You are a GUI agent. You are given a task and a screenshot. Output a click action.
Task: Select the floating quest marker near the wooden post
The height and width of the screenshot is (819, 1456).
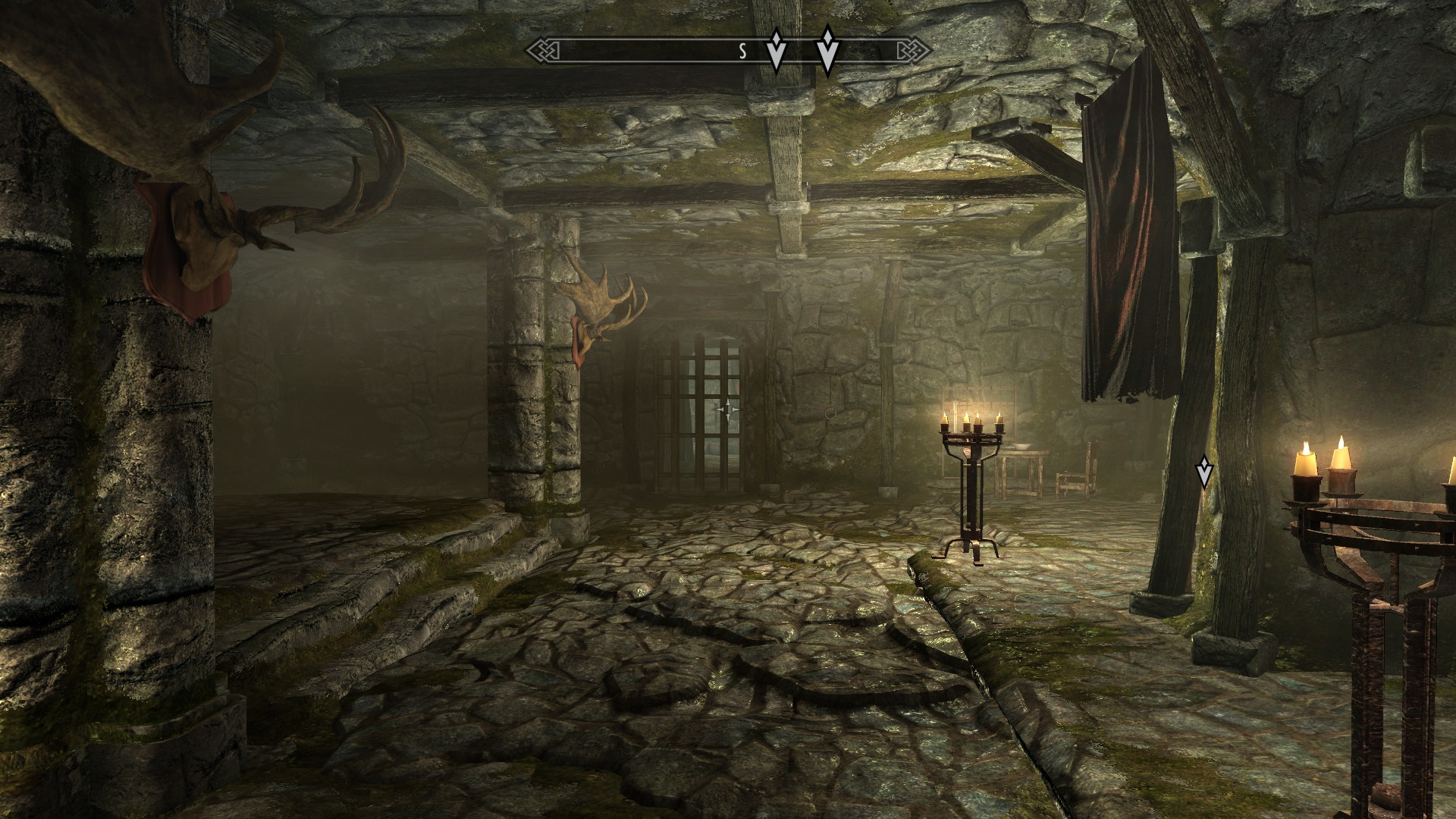[1203, 472]
